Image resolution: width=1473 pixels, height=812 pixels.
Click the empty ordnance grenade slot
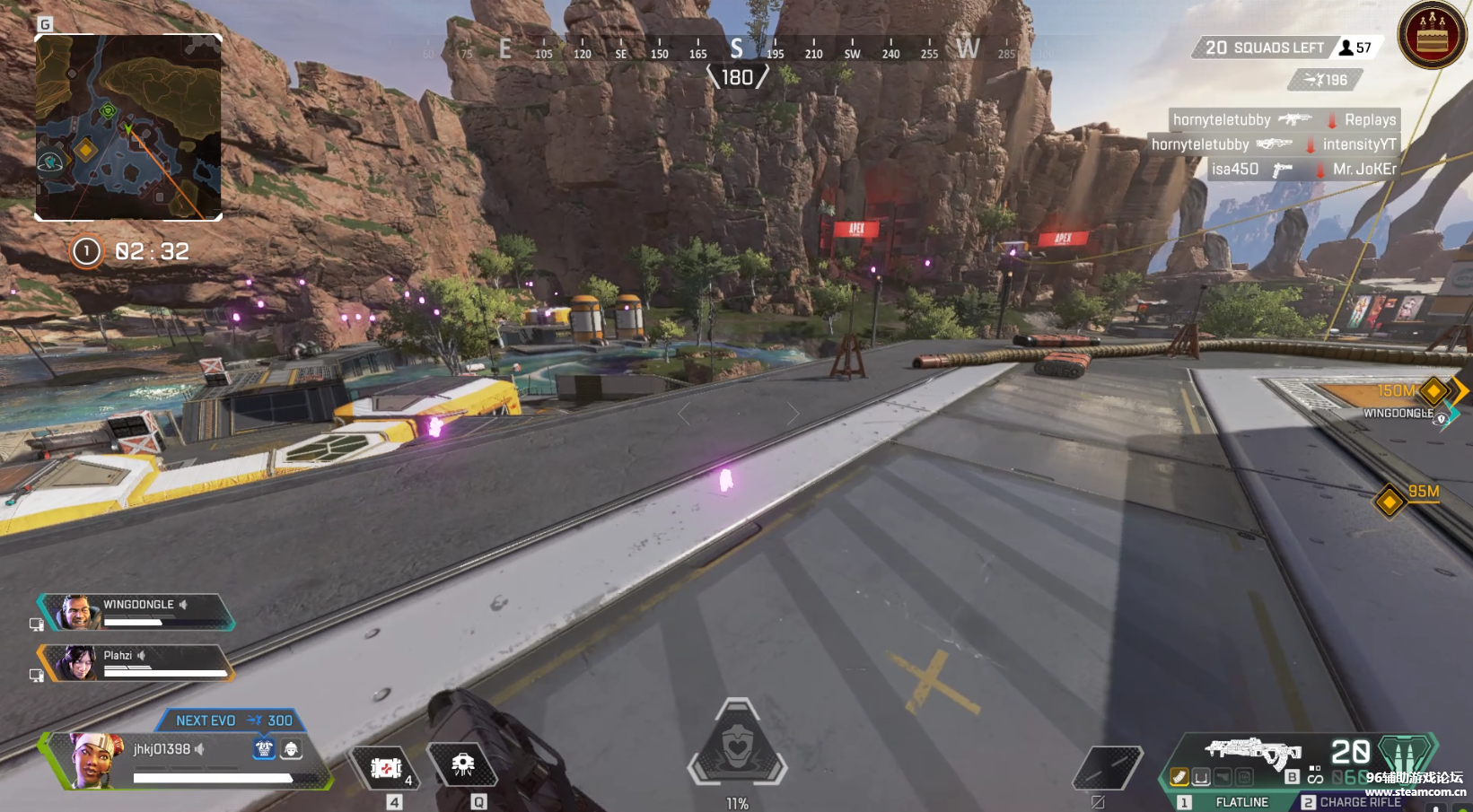click(1108, 768)
